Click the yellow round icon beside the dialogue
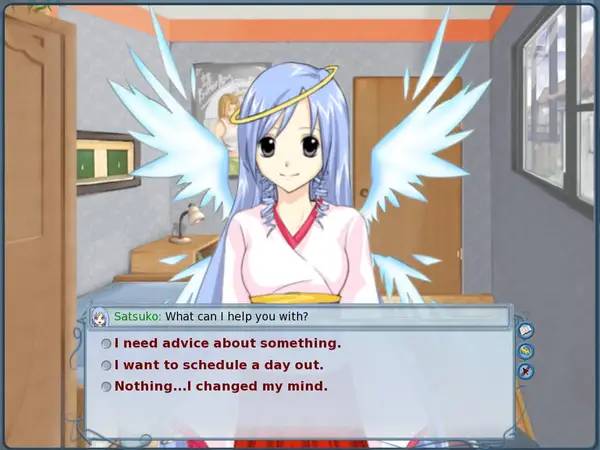 [x=526, y=350]
